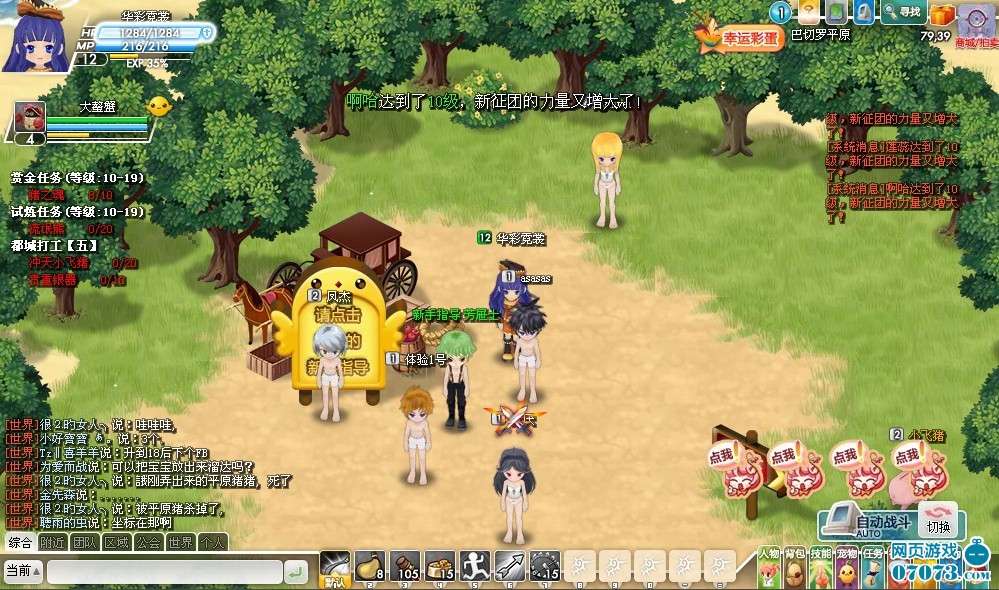Use the gourd potion hotbar slot
999x590 pixels.
[x=369, y=567]
